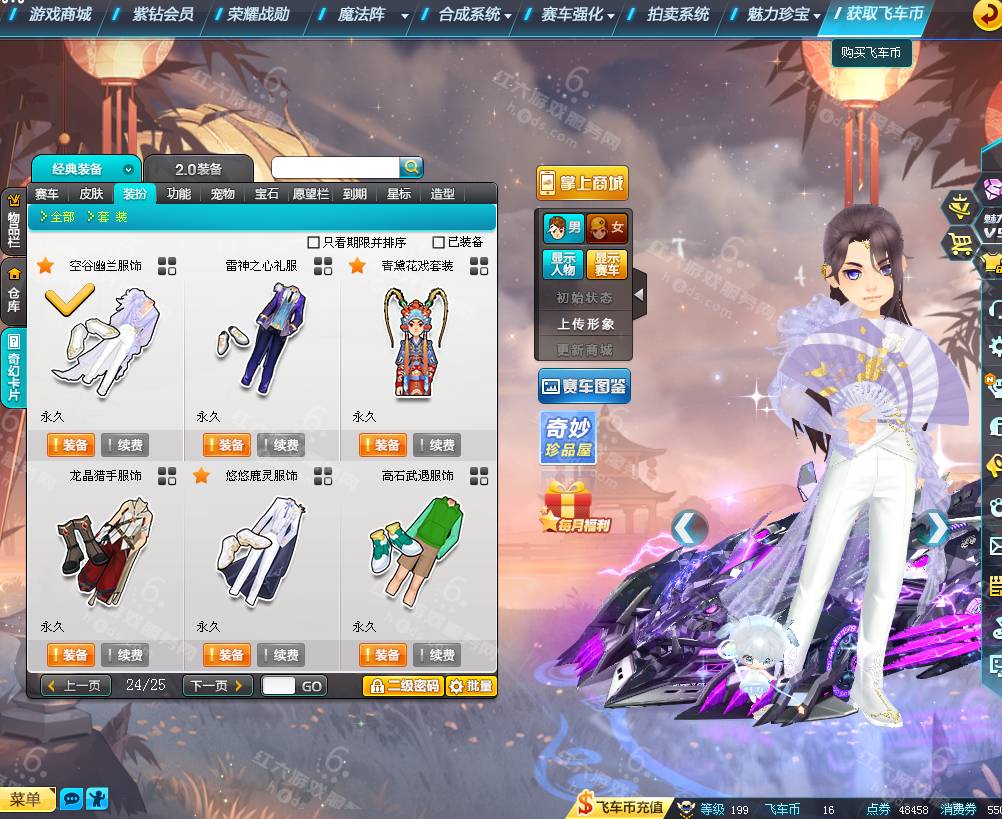Open the 掌上商城 mobile shop

coord(582,183)
